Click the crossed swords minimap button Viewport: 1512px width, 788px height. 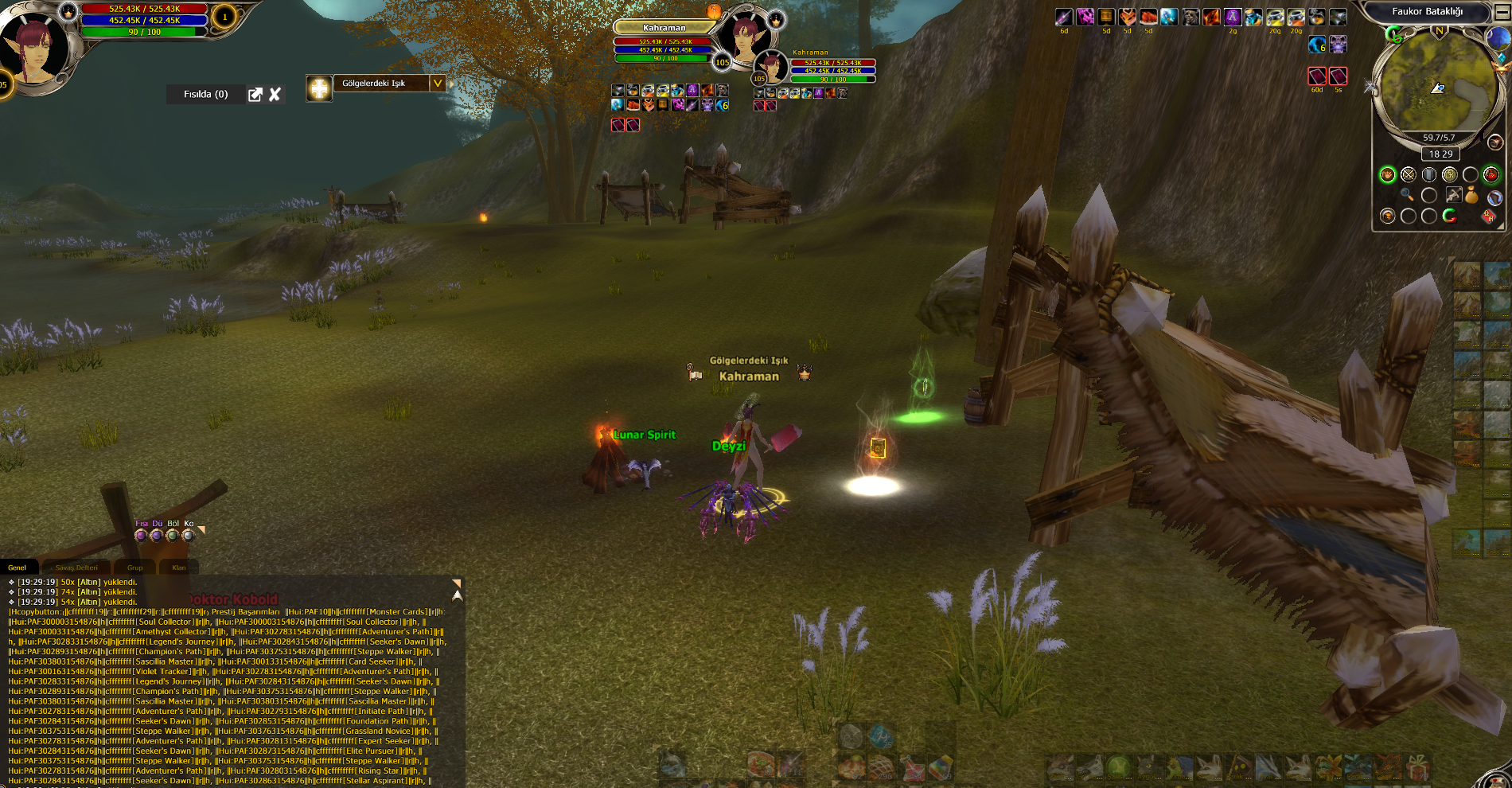pos(1408,174)
